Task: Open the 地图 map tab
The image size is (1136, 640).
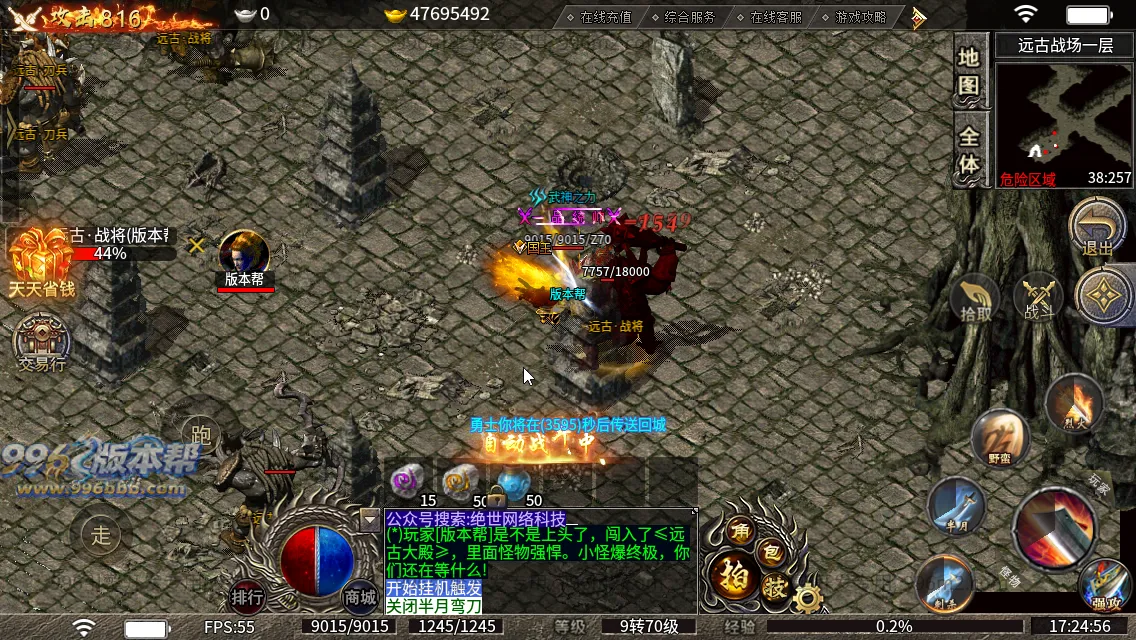Action: coord(968,70)
